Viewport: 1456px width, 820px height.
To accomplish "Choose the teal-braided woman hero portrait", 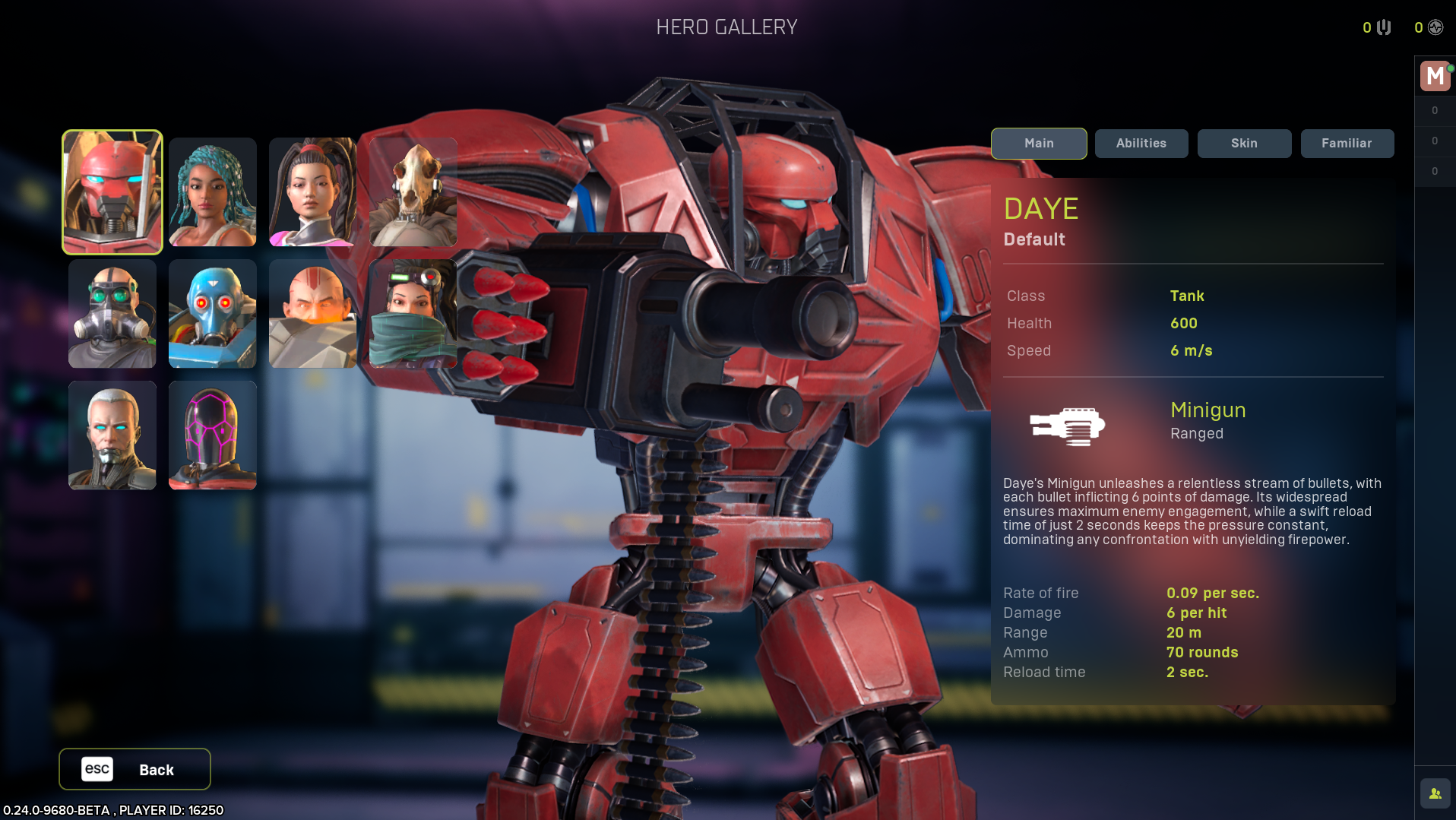I will pos(213,192).
